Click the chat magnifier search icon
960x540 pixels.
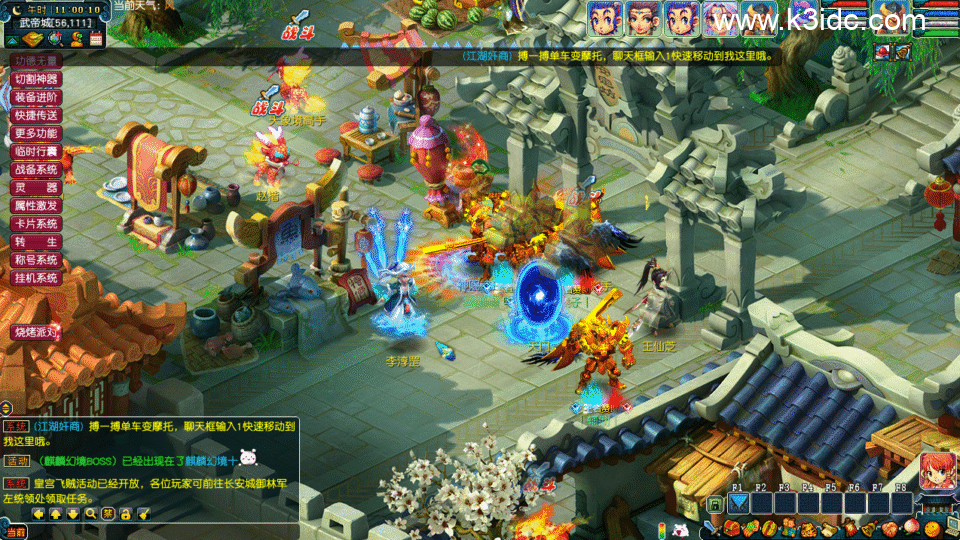[91, 514]
